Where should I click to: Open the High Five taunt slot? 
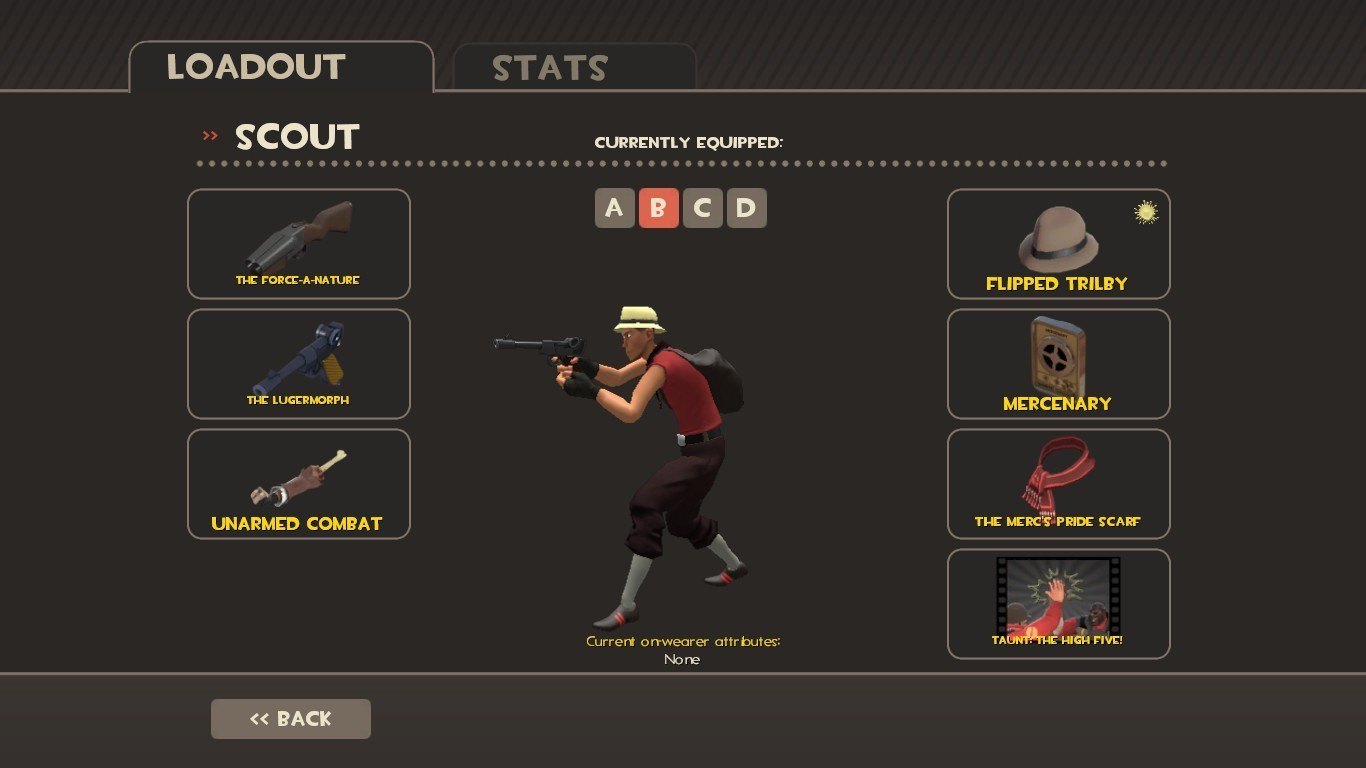tap(1058, 604)
